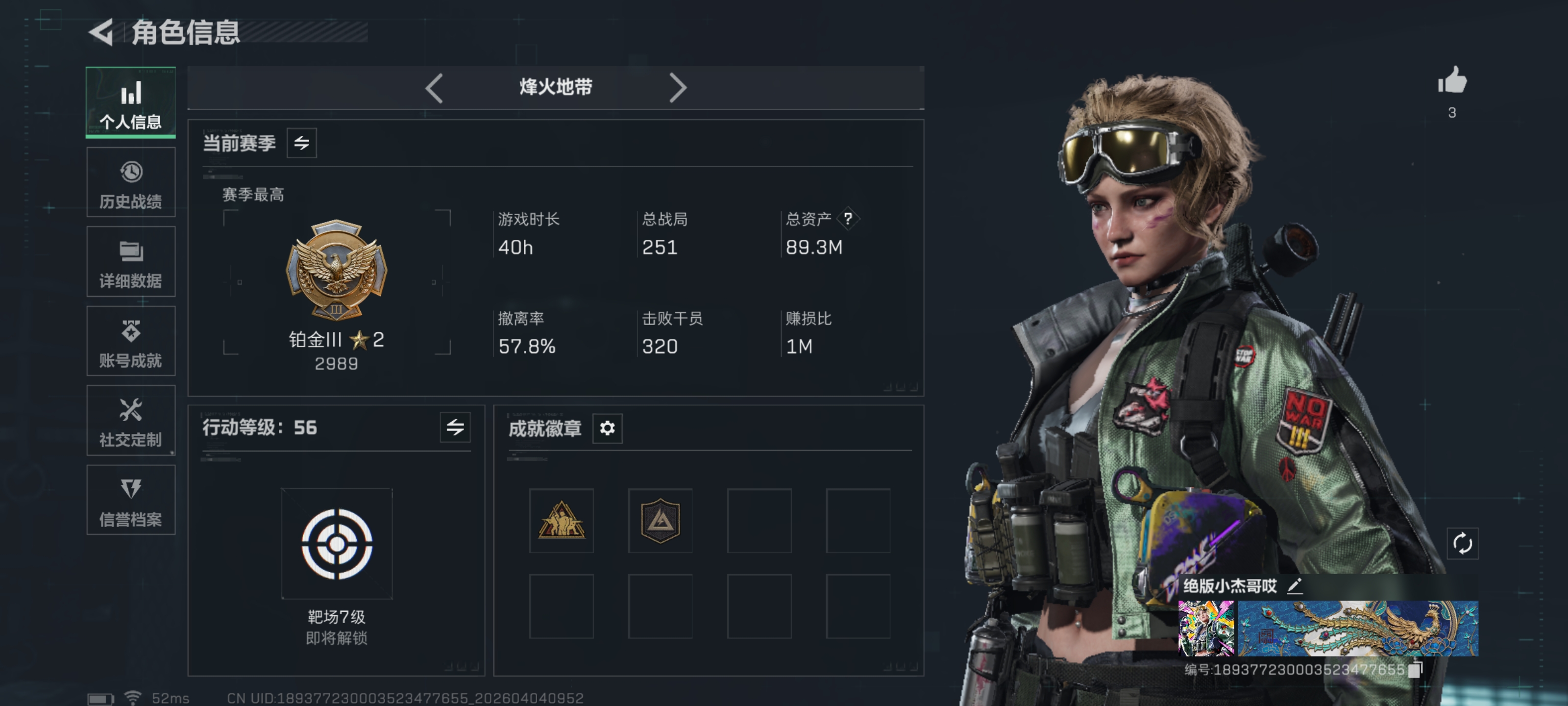This screenshot has width=1568, height=706.
Task: Give a thumbs-up like to the profile
Action: click(x=1452, y=81)
